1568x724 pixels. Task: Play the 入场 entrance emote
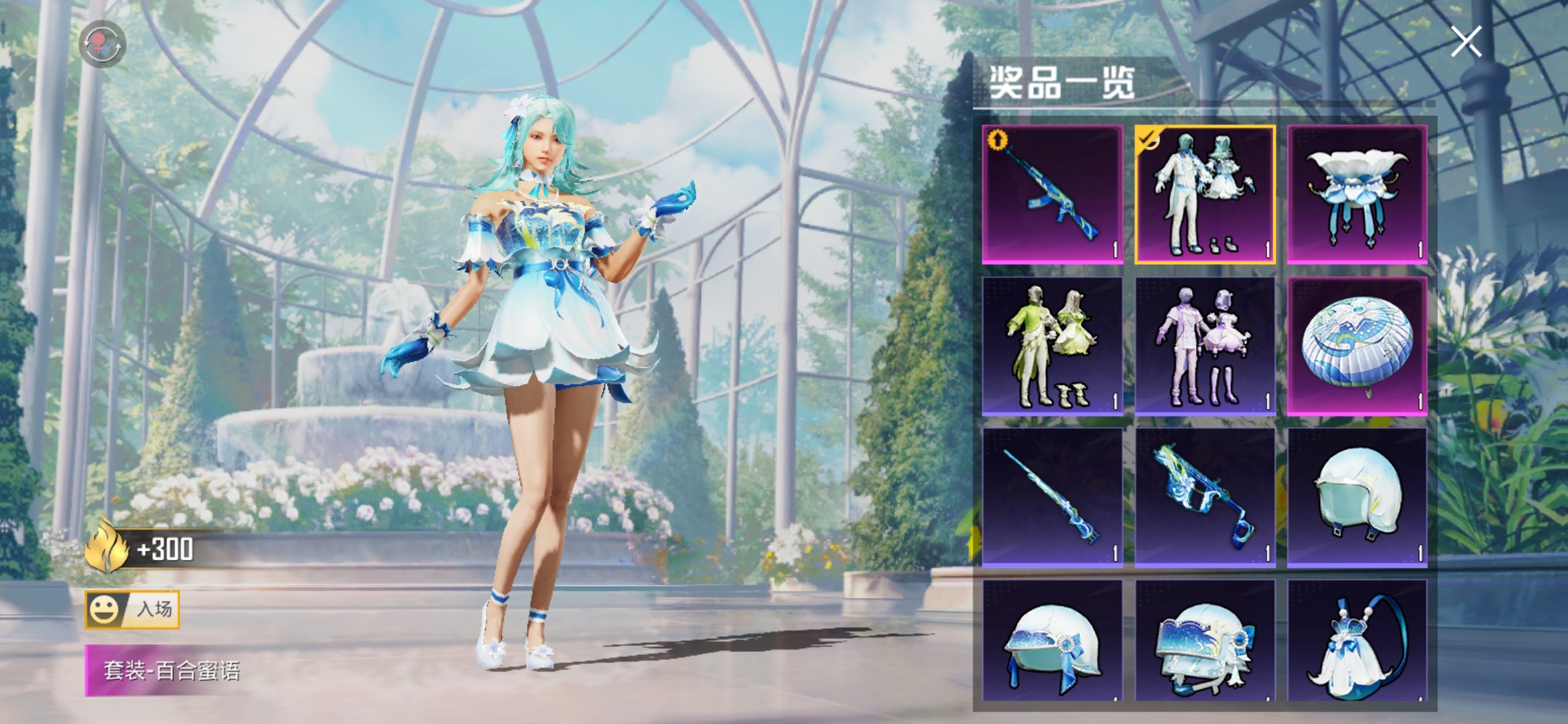(133, 609)
